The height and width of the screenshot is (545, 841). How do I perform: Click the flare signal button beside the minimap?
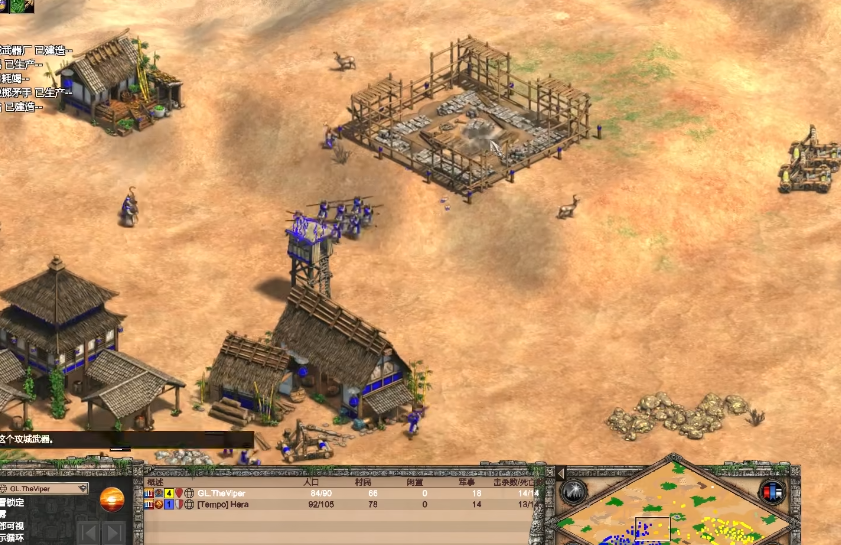point(573,491)
